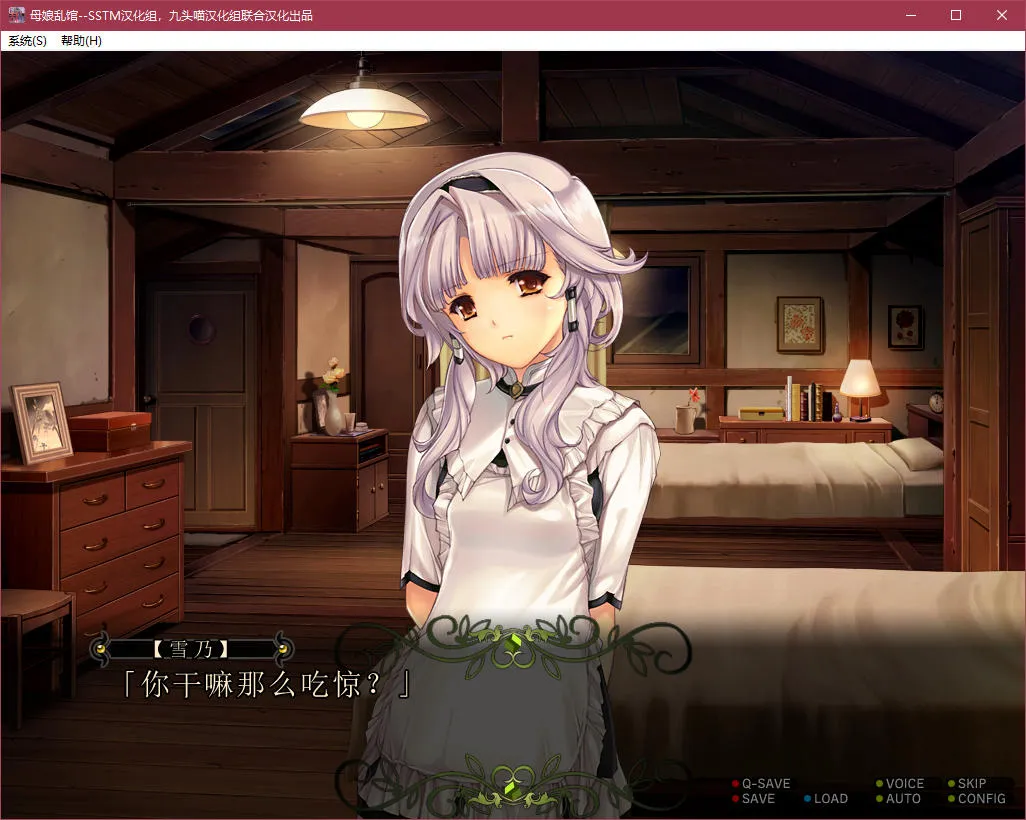Viewport: 1026px width, 820px height.
Task: Open the 系统(S) system menu
Action: 27,41
